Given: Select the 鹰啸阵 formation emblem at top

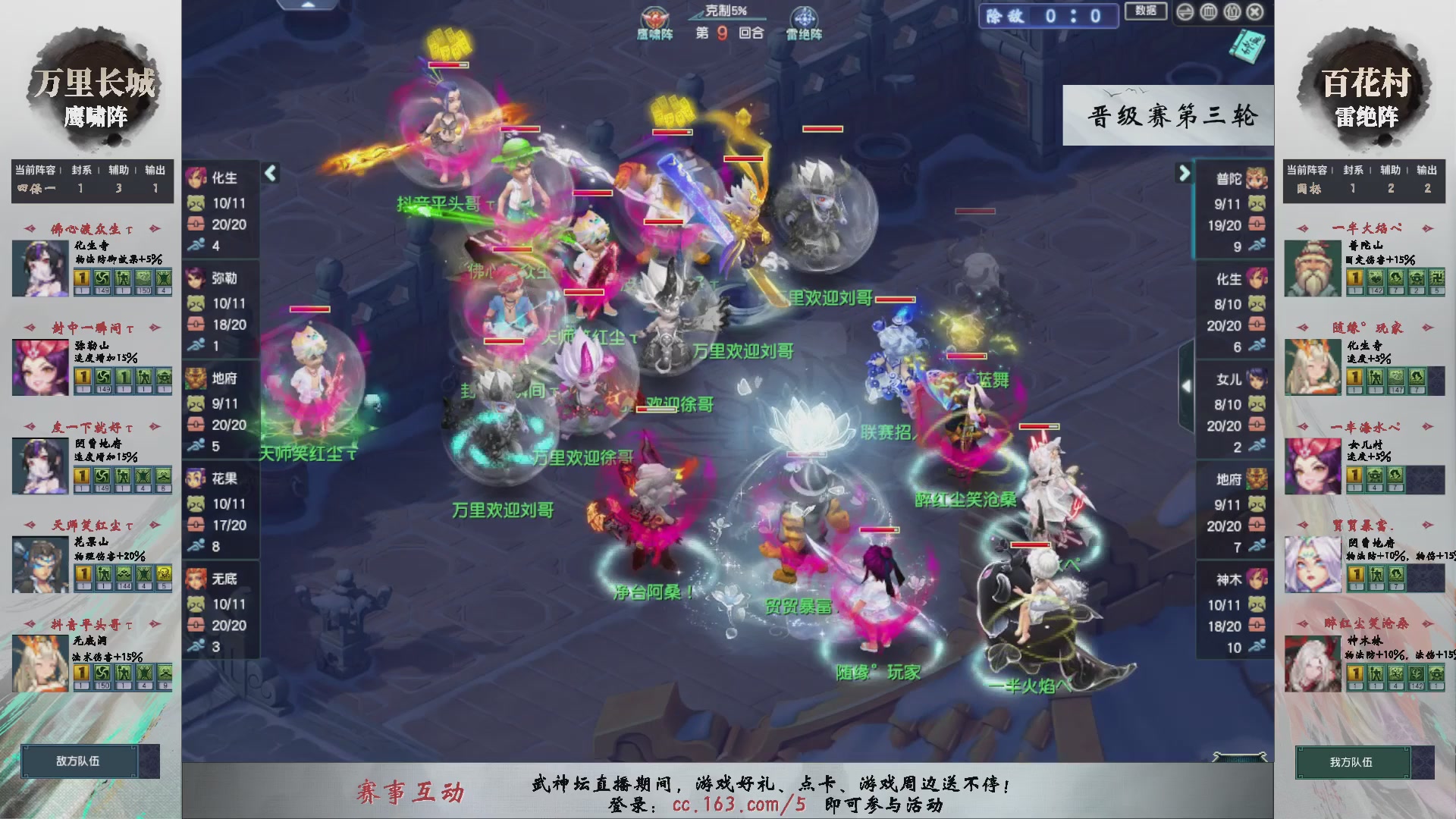Looking at the screenshot, I should [655, 17].
